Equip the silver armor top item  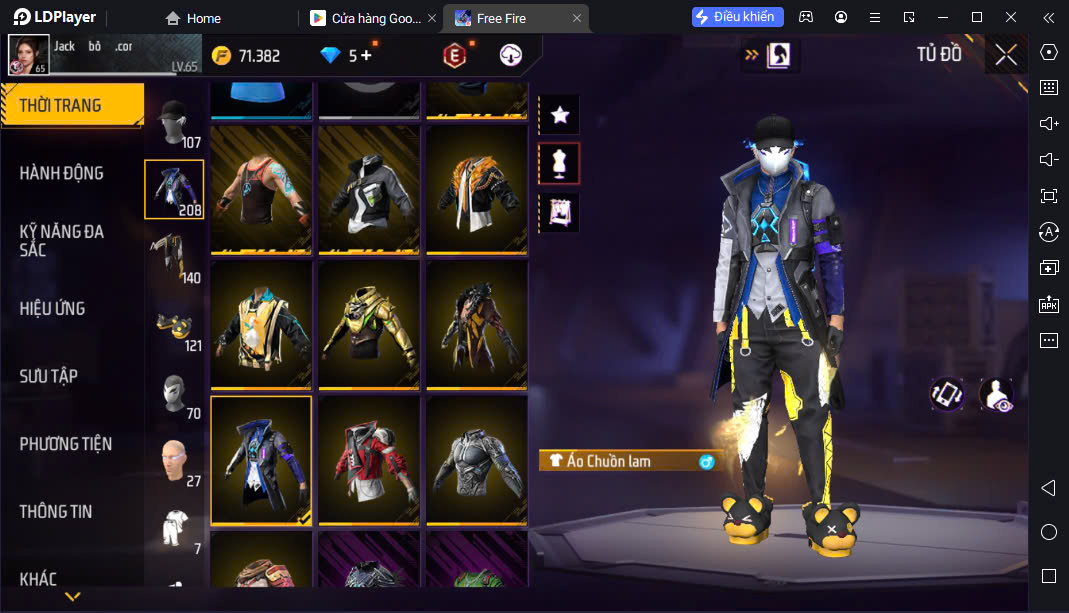(477, 460)
